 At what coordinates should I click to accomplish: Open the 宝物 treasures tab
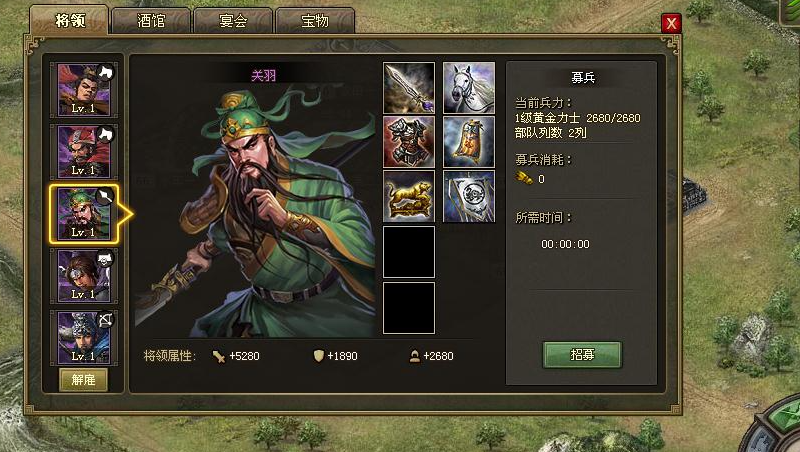click(314, 21)
